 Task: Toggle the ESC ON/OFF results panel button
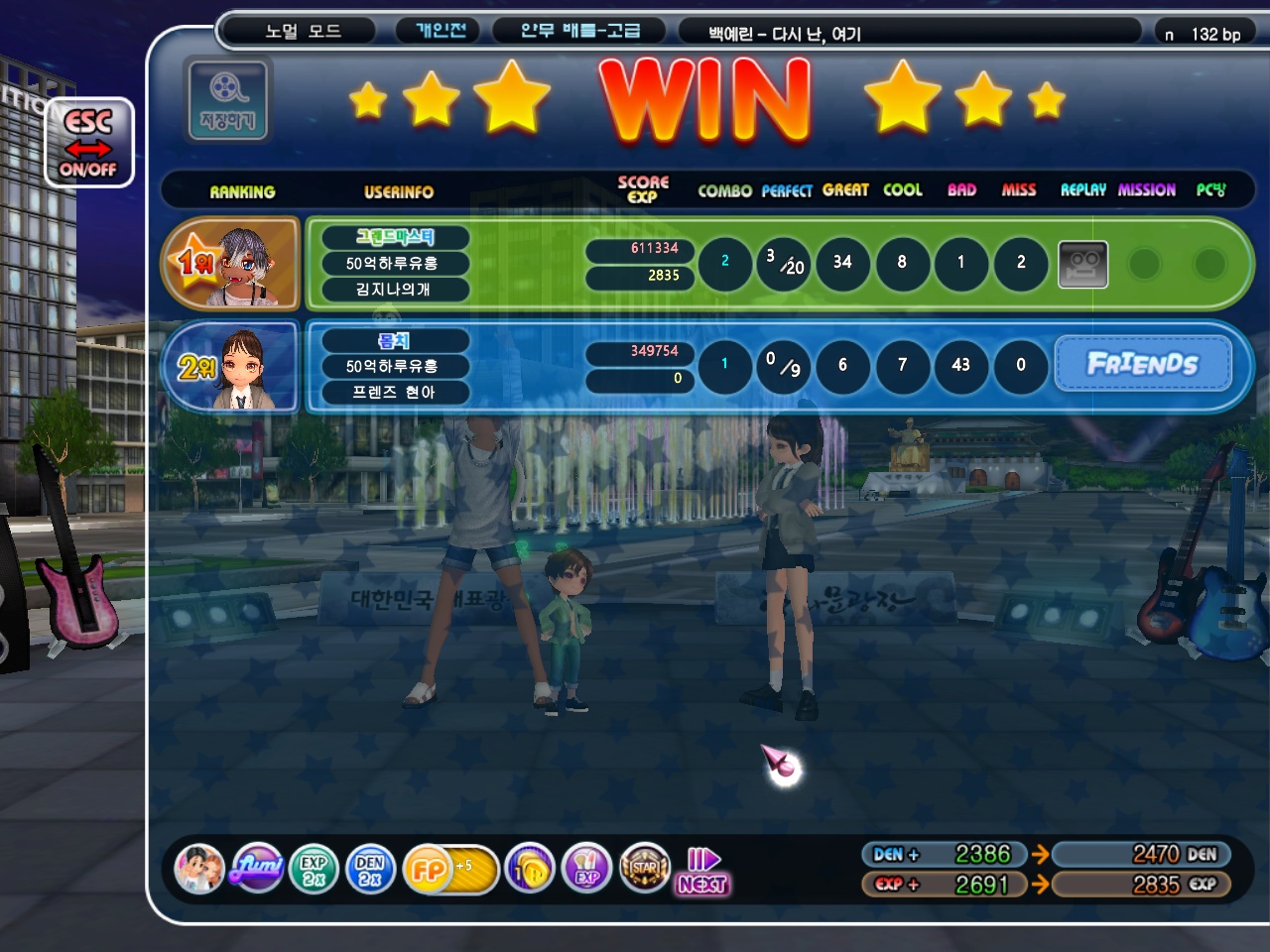tap(88, 144)
